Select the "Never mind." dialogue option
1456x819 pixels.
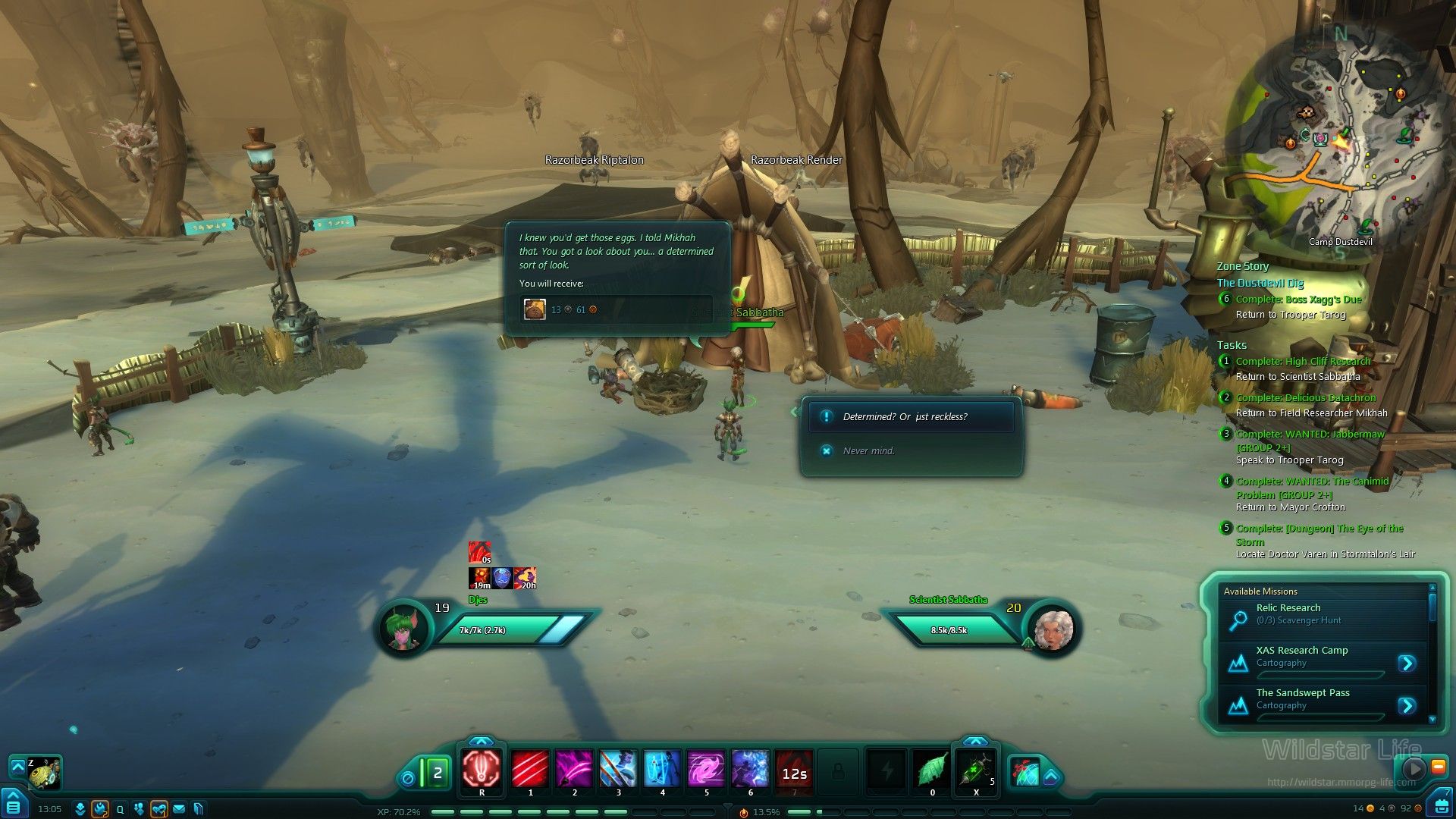tap(869, 451)
